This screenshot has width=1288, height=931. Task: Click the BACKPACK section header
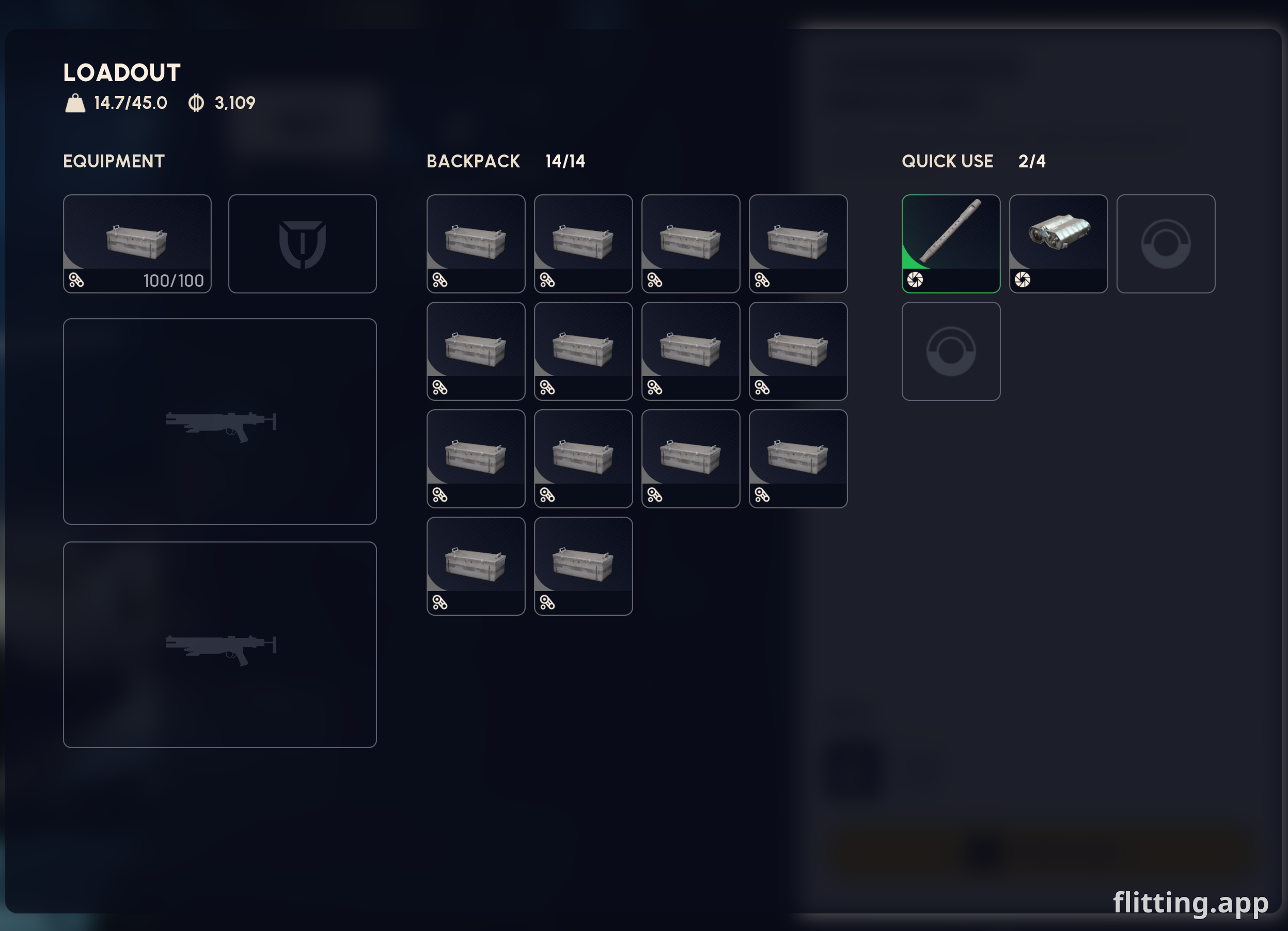(474, 161)
